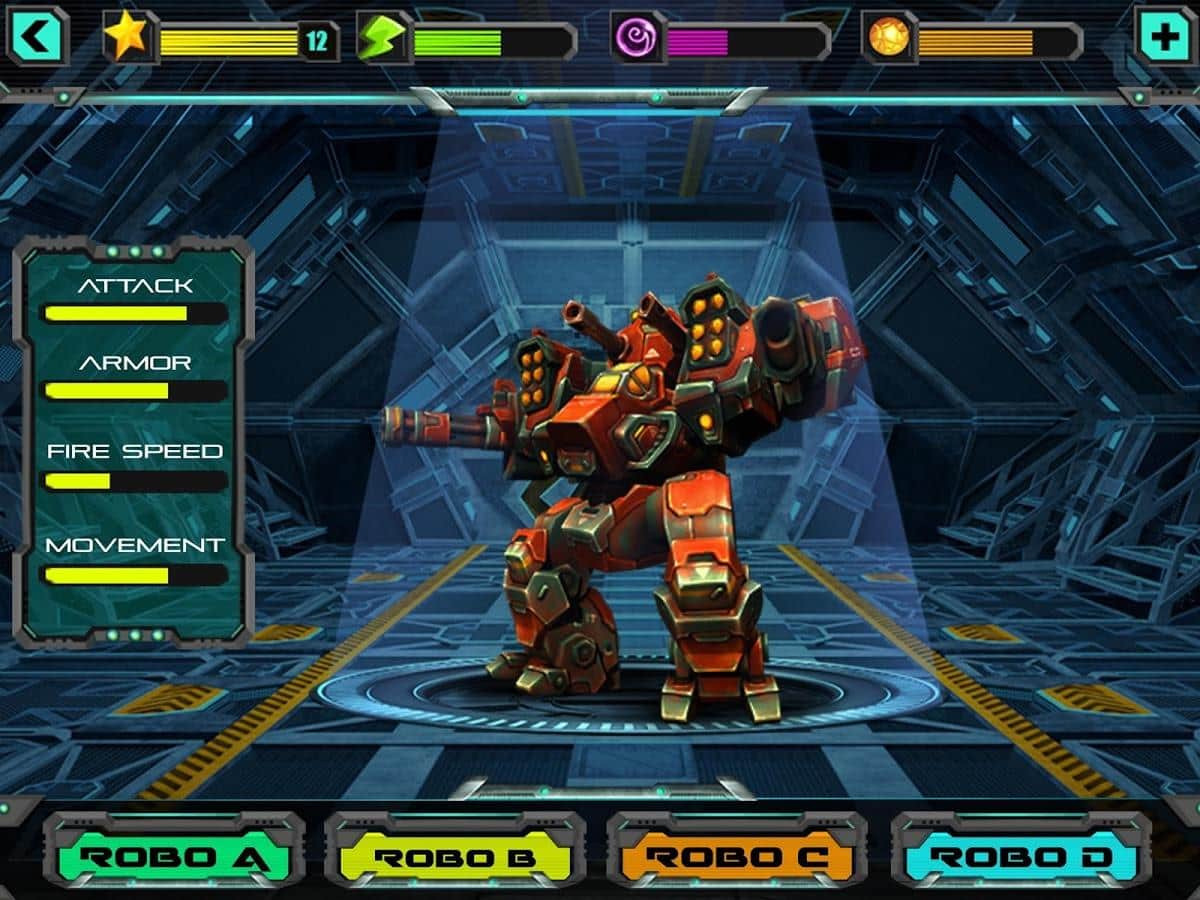Go back with the arrow button
Image resolution: width=1200 pixels, height=900 pixels.
tap(37, 38)
